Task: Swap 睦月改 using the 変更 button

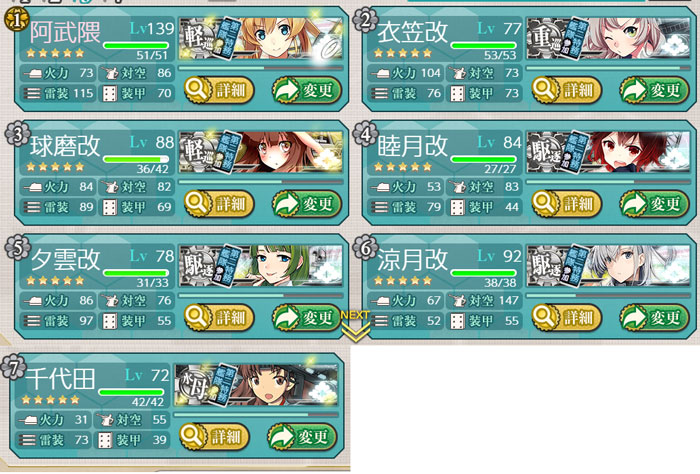Action: [x=654, y=203]
